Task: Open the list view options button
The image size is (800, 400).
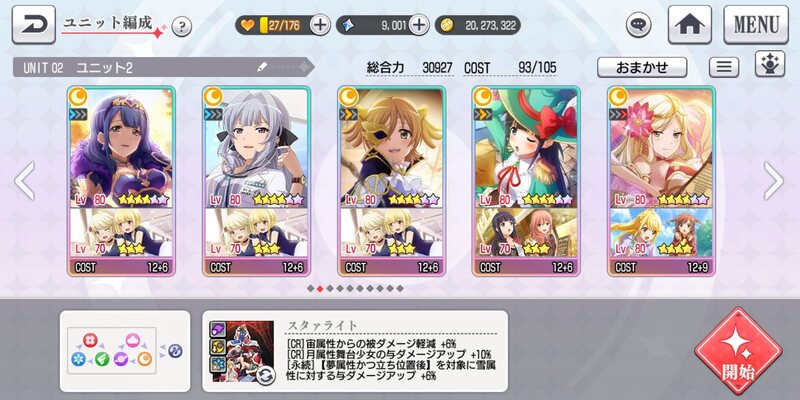Action: click(724, 67)
